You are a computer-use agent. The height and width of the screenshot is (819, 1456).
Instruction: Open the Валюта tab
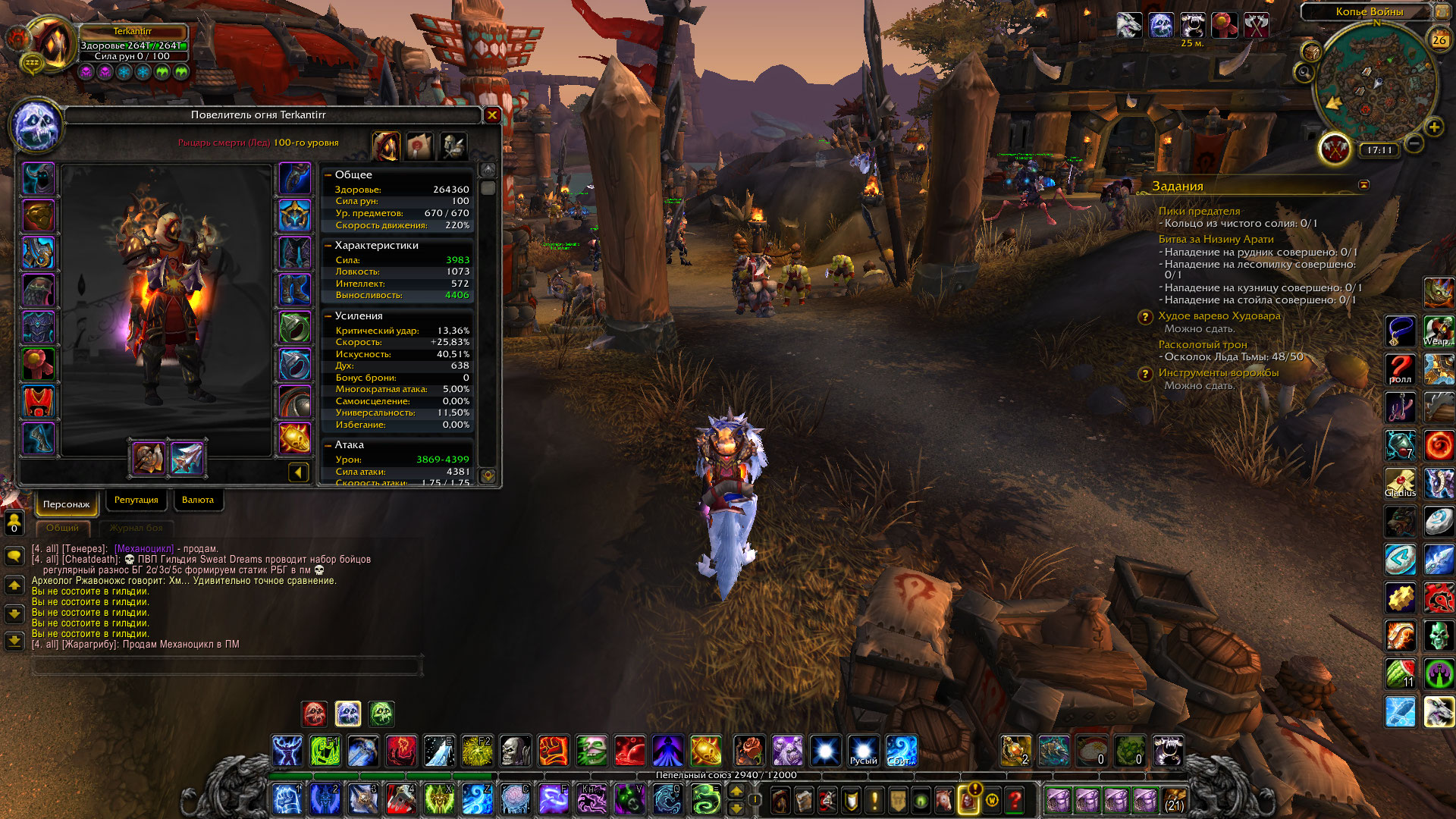[198, 500]
